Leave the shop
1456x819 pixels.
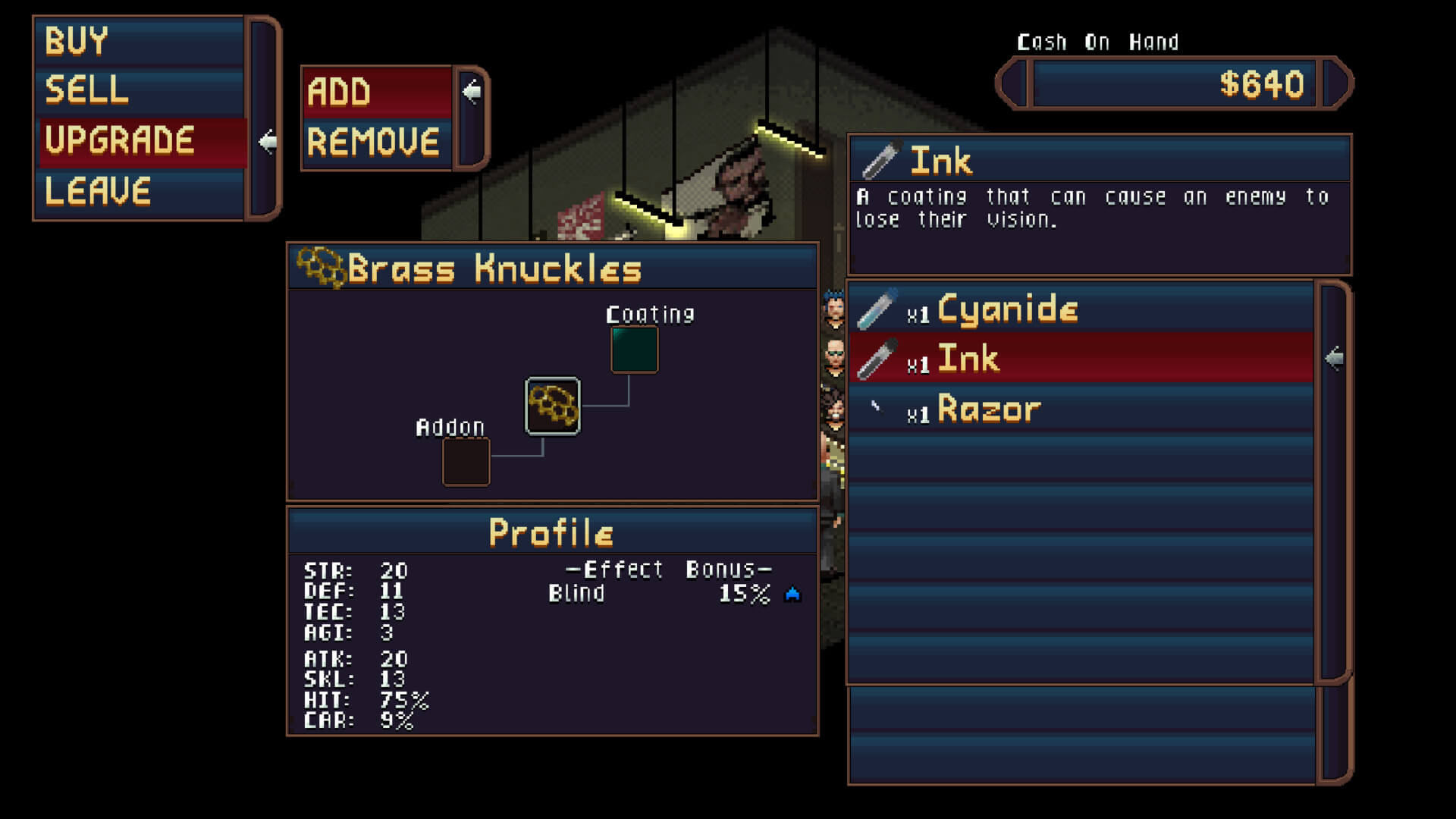coord(140,190)
